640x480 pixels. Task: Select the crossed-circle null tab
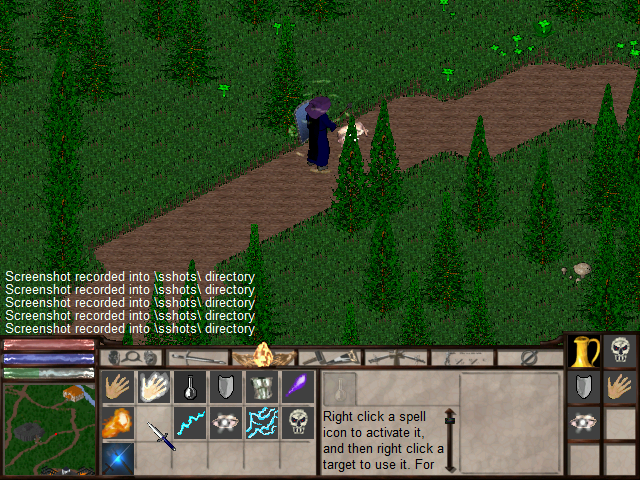(530, 357)
